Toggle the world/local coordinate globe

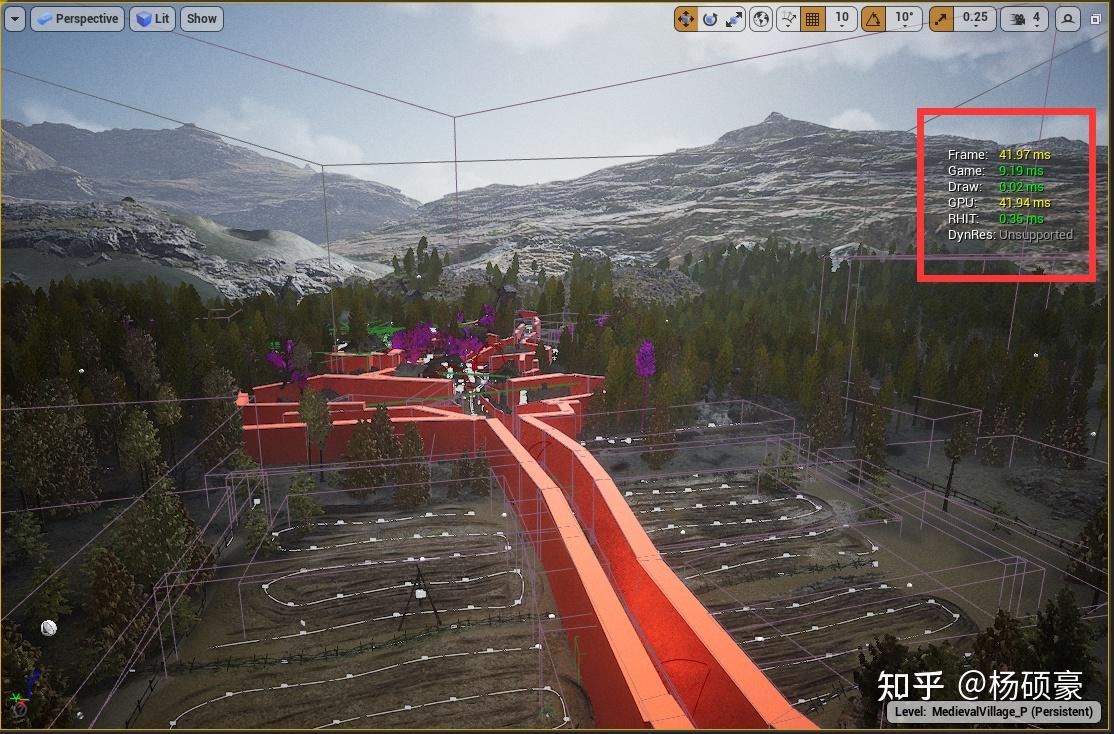click(762, 18)
